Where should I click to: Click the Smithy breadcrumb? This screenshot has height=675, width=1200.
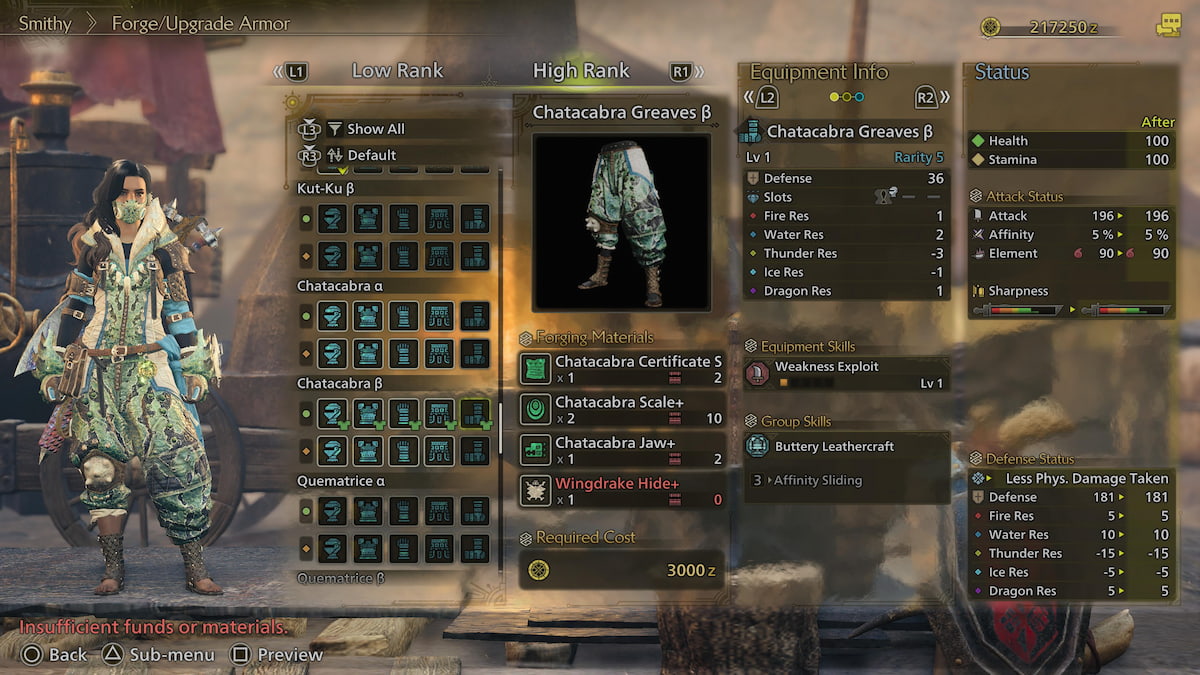coord(45,23)
